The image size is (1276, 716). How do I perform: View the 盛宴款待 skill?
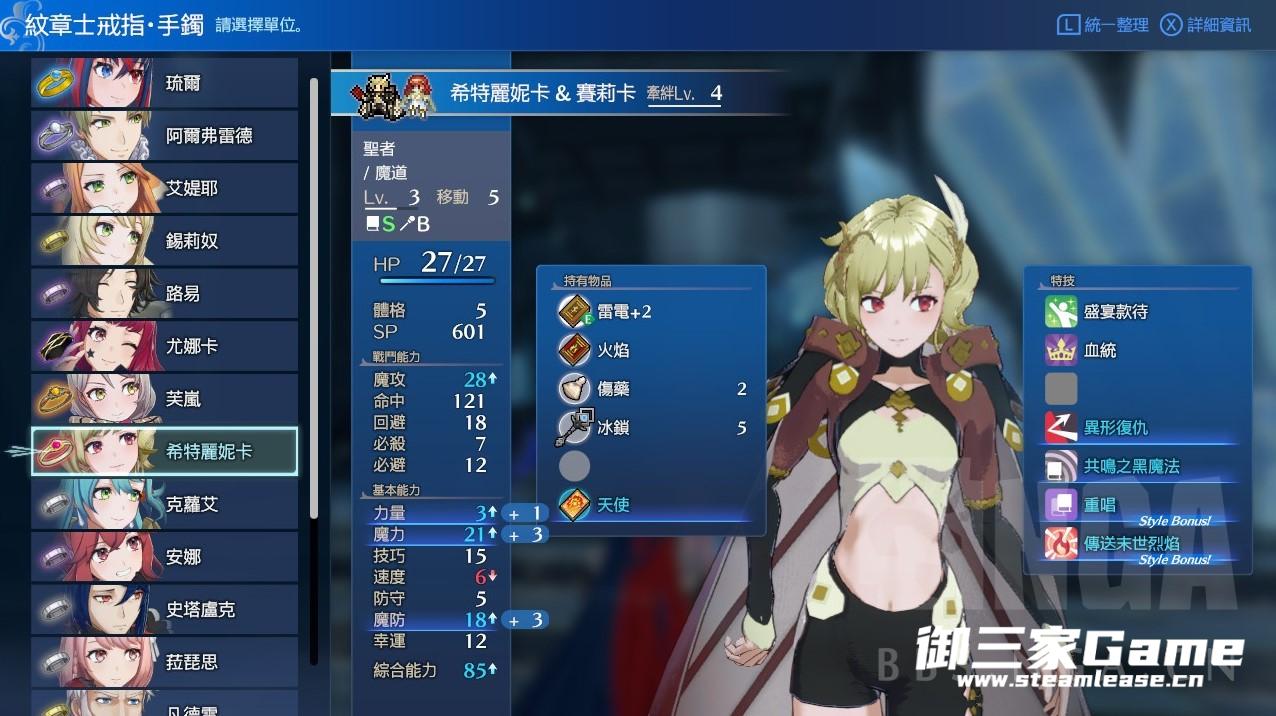(x=1115, y=312)
